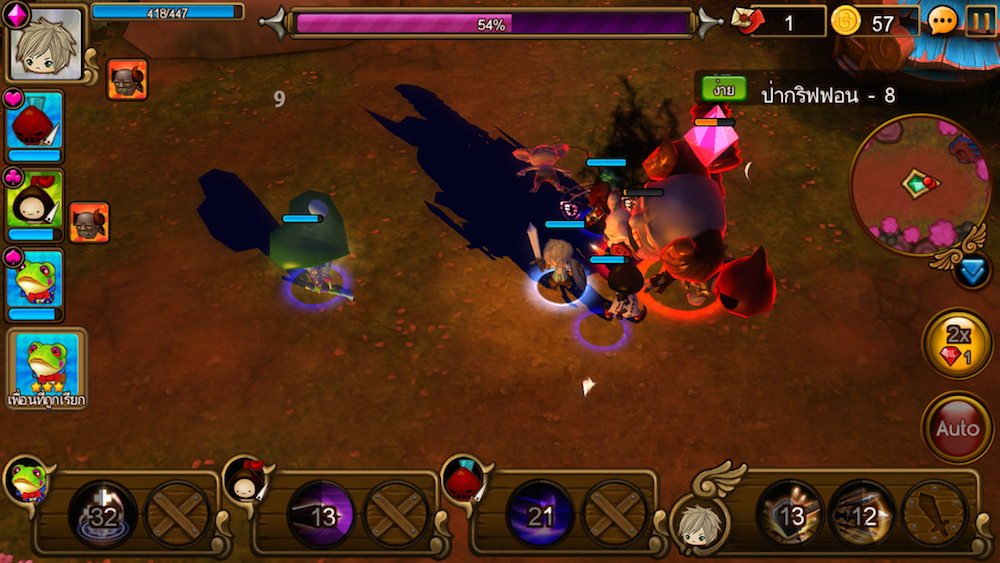Trigger the red hood's skill showing 21

[540, 515]
